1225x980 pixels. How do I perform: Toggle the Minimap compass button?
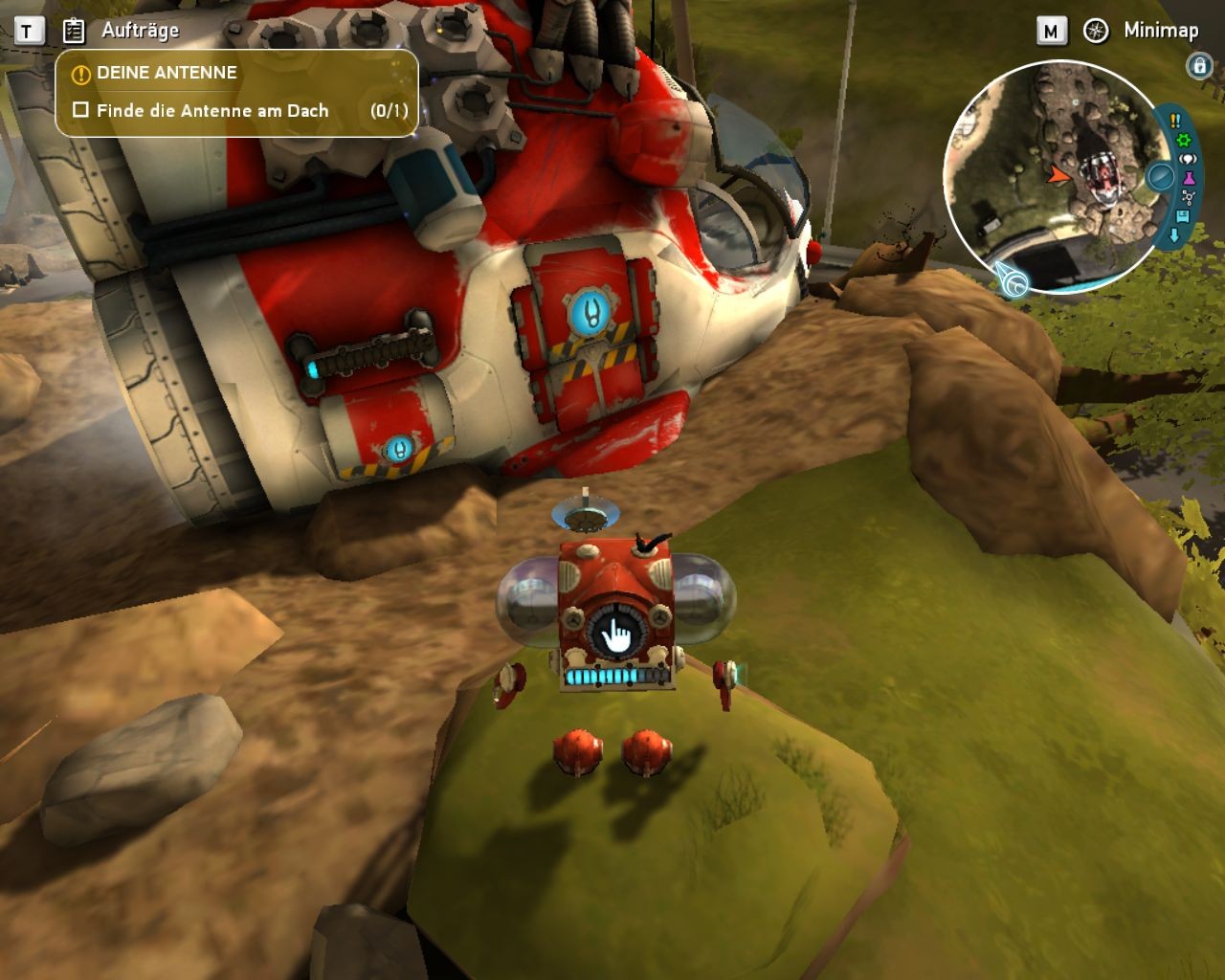click(1096, 31)
